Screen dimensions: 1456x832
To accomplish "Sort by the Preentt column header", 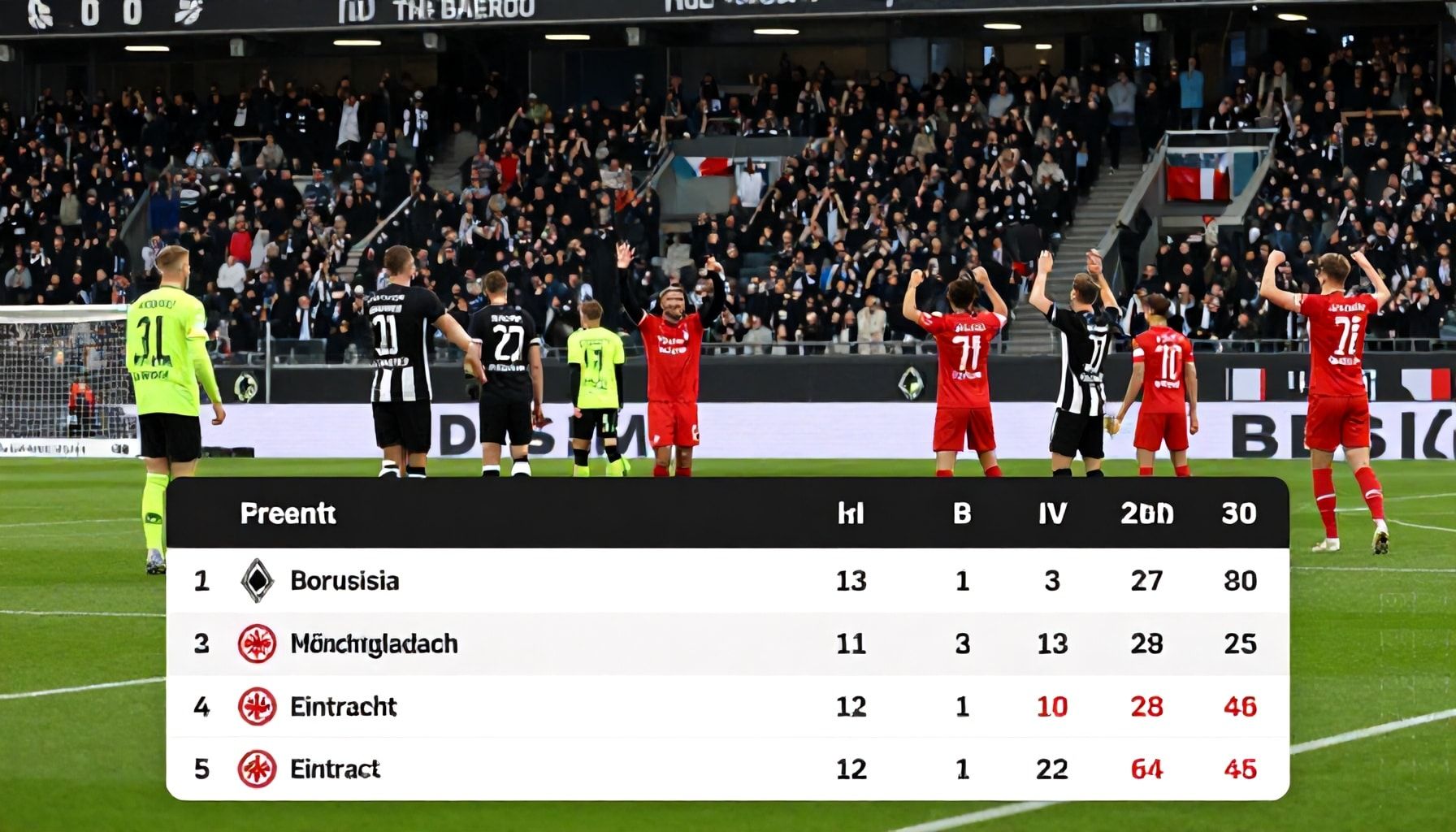I will (x=288, y=513).
